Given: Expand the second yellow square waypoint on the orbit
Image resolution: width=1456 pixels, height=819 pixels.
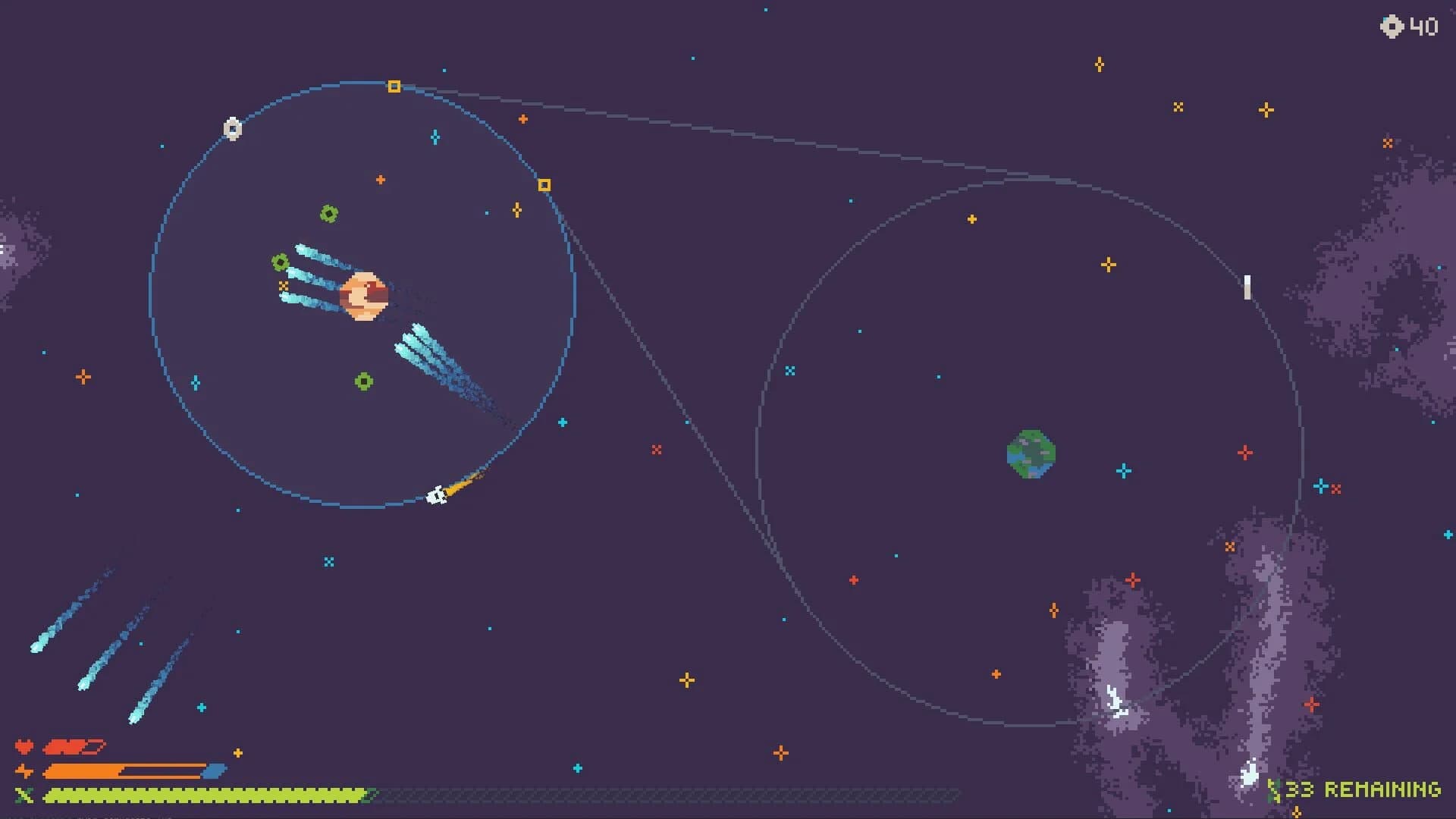Looking at the screenshot, I should coord(544,183).
